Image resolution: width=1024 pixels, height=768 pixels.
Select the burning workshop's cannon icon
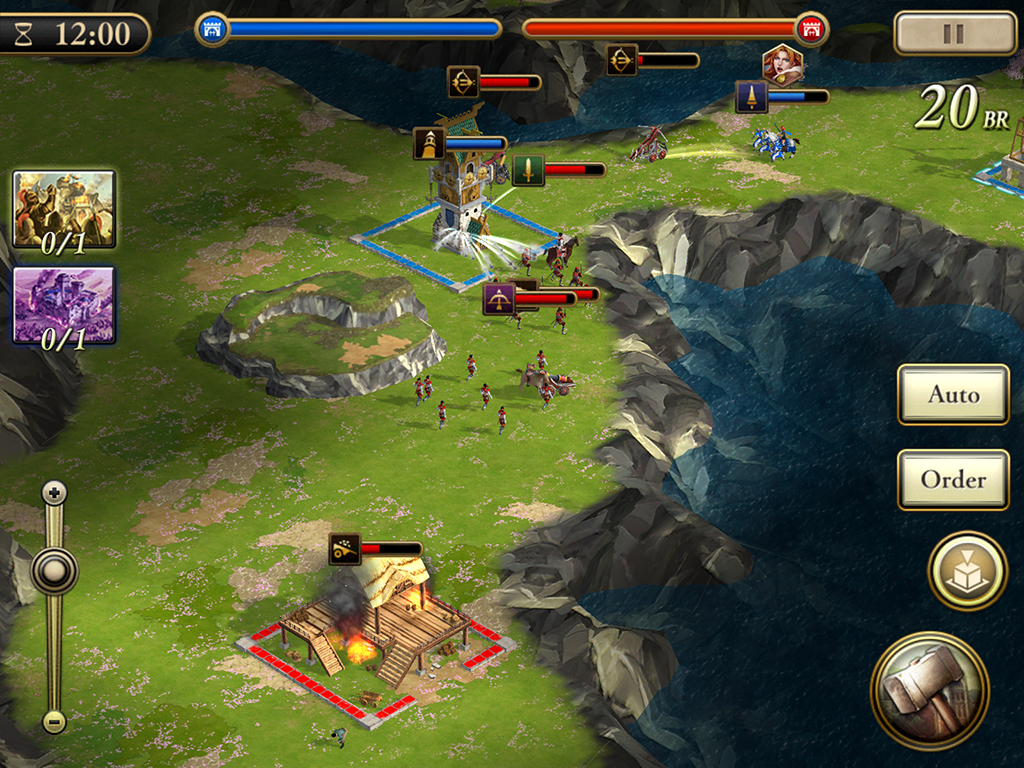coord(345,549)
